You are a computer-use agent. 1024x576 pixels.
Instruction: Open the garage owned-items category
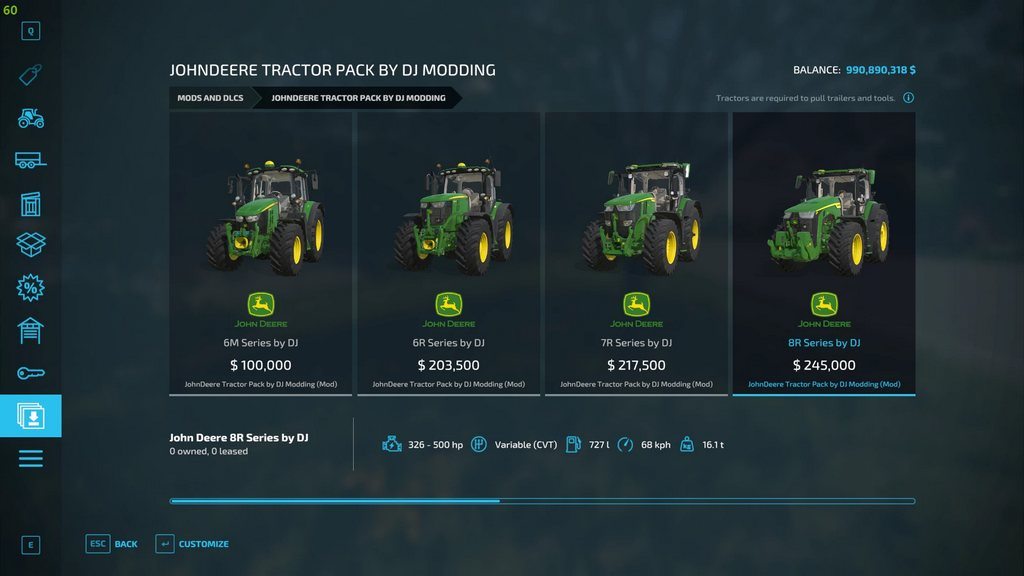(31, 330)
